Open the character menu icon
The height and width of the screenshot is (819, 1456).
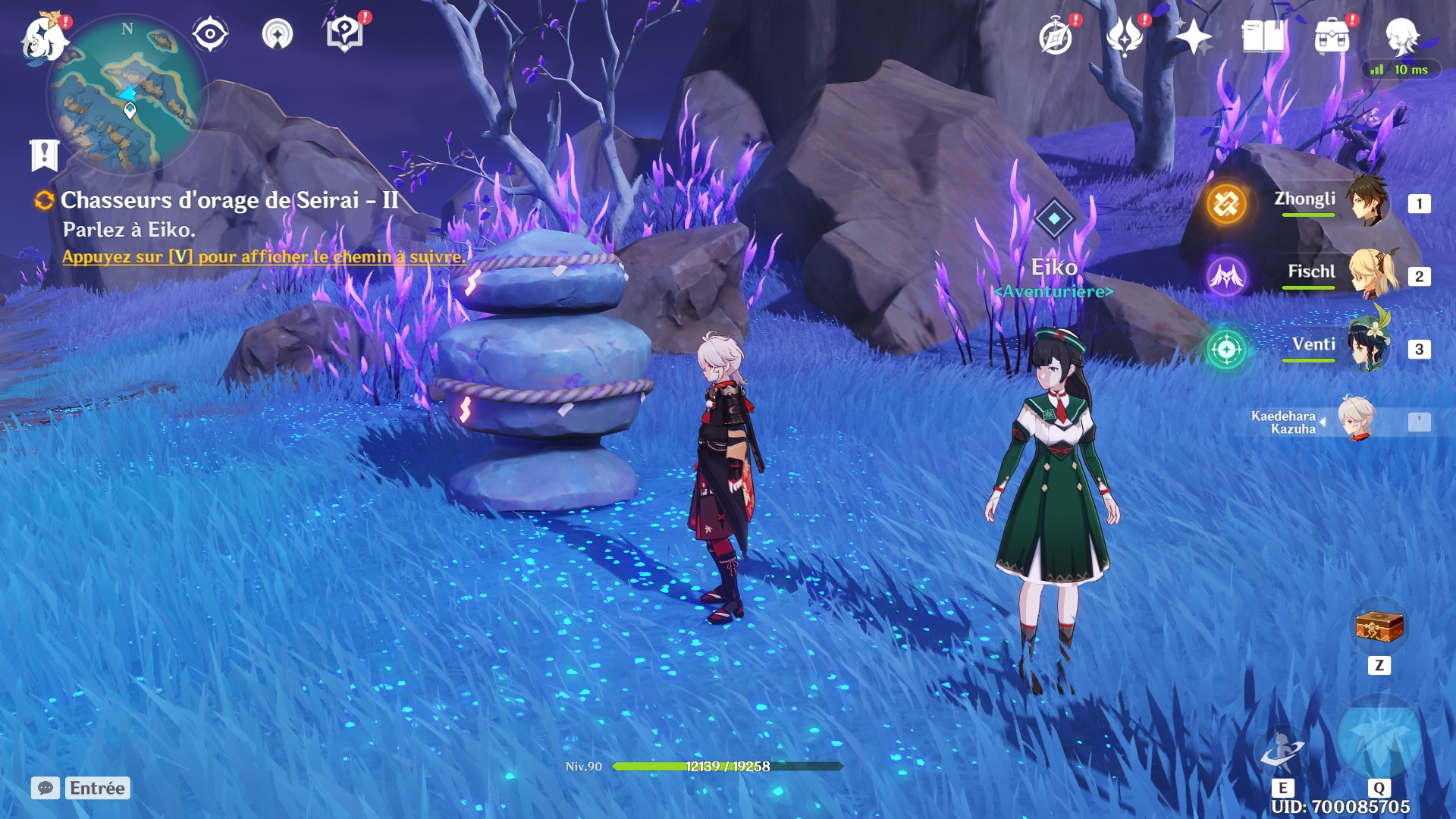[x=1401, y=34]
